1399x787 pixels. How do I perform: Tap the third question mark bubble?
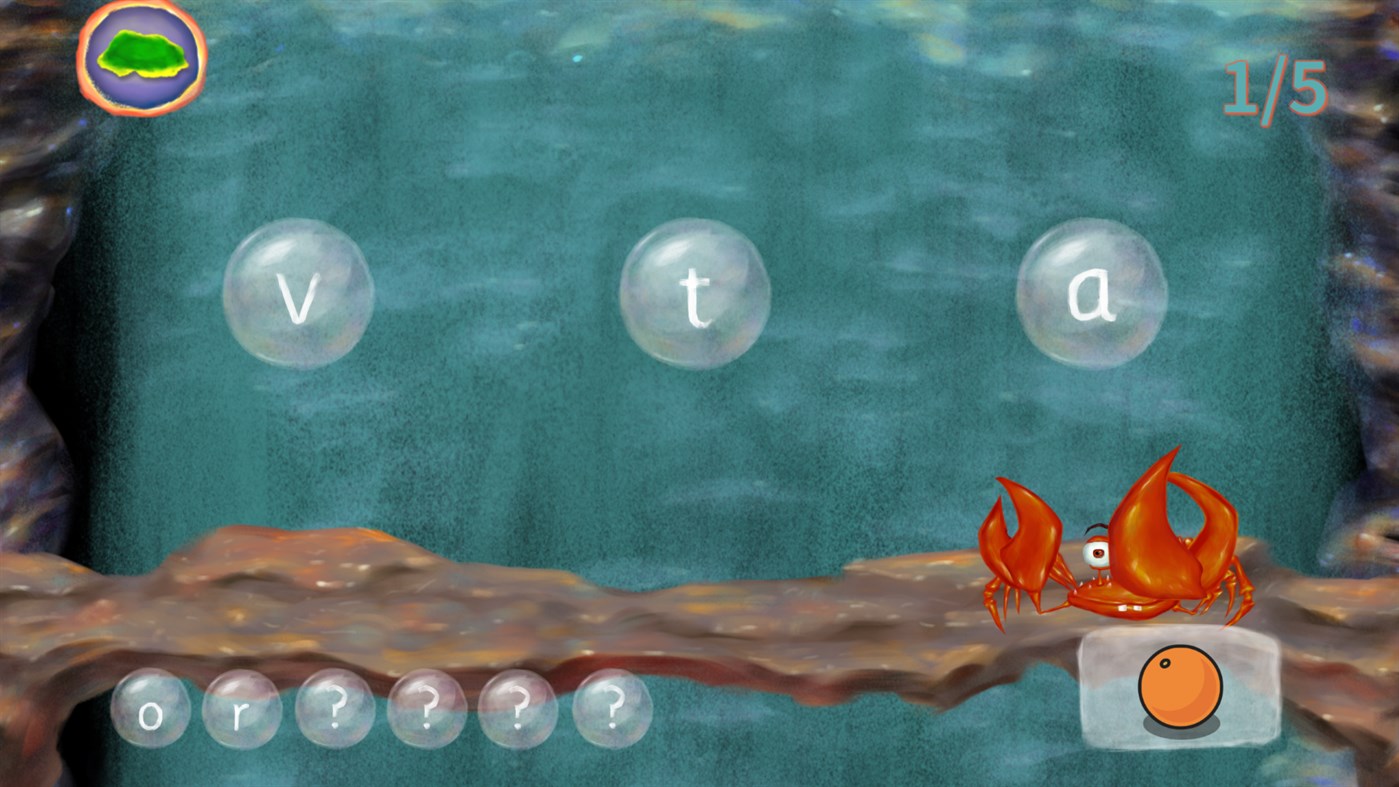pos(520,709)
